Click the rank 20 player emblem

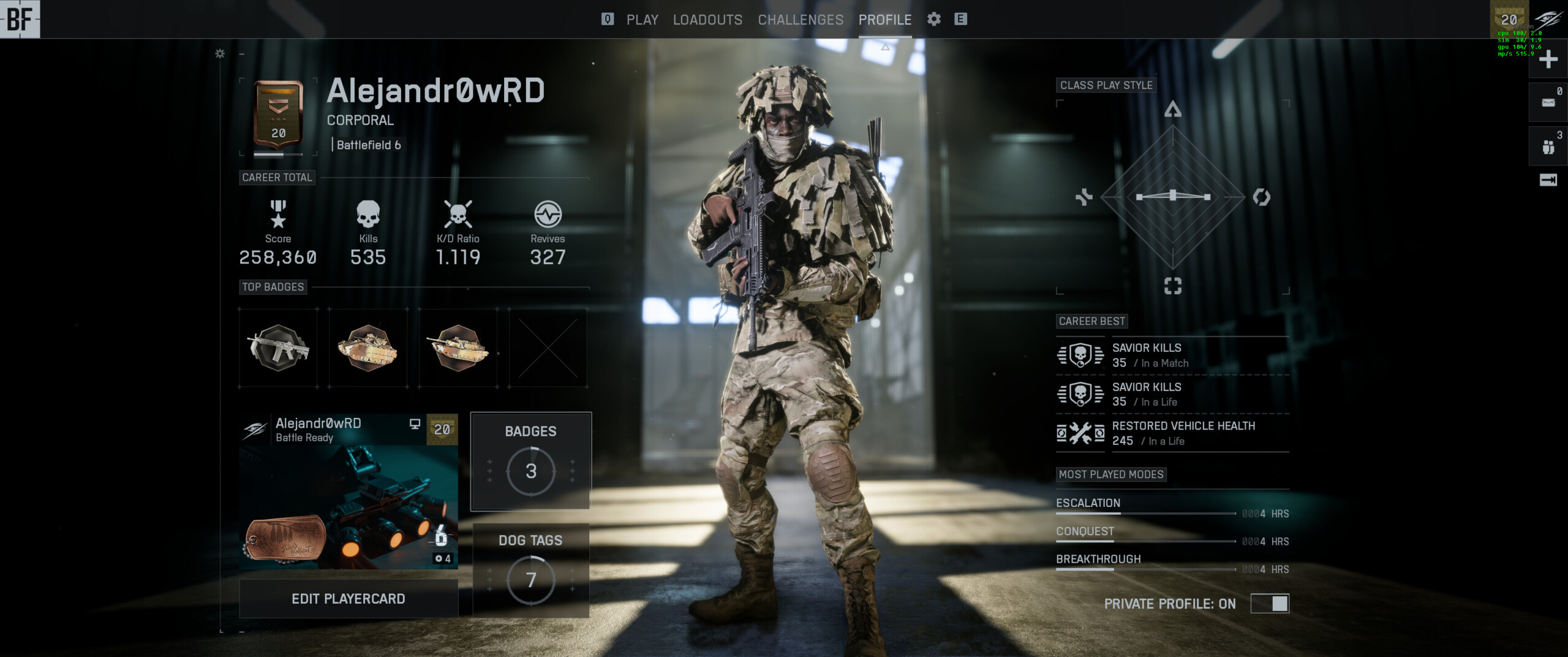[278, 115]
